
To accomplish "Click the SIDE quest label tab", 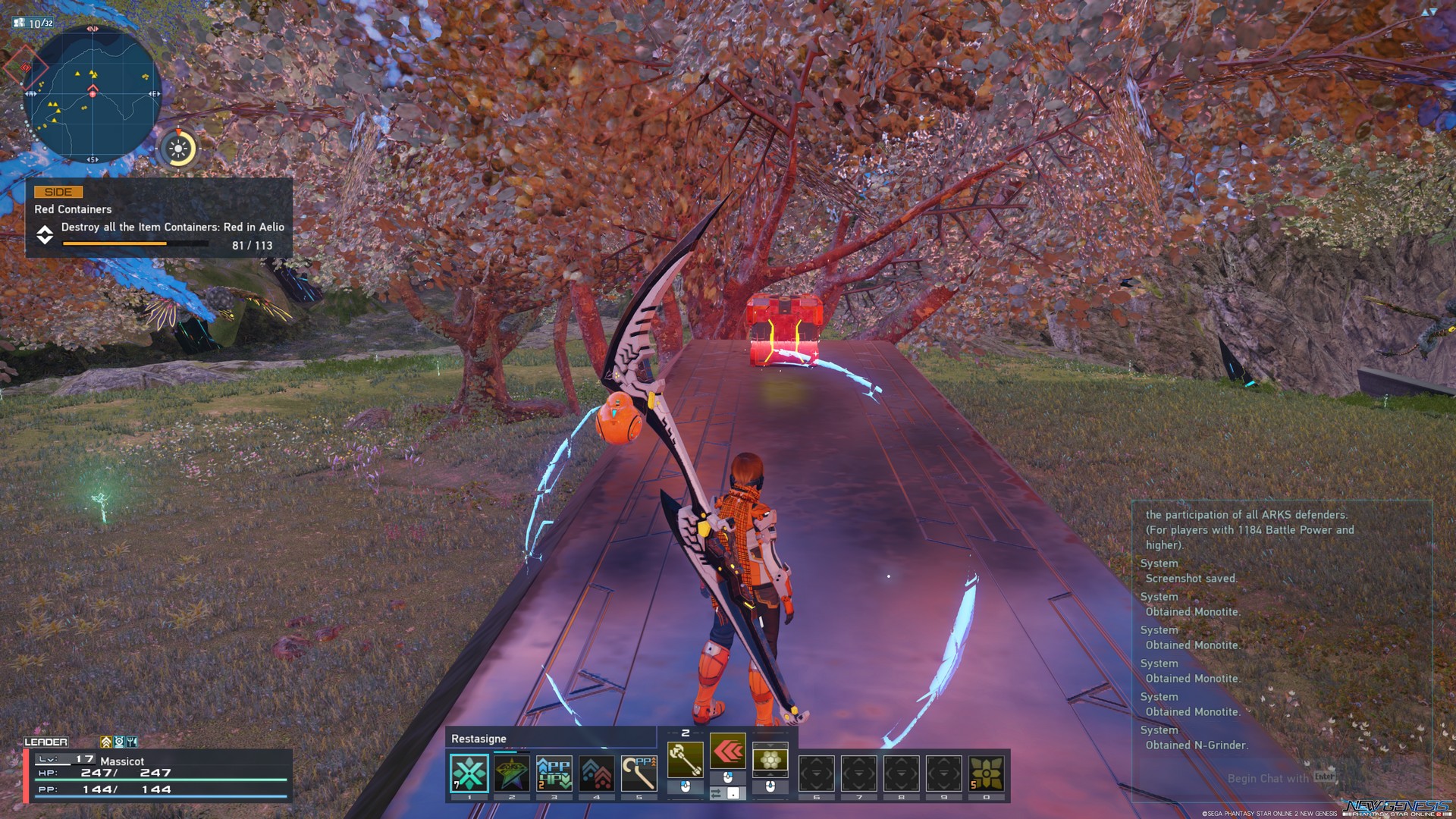I will tap(57, 192).
